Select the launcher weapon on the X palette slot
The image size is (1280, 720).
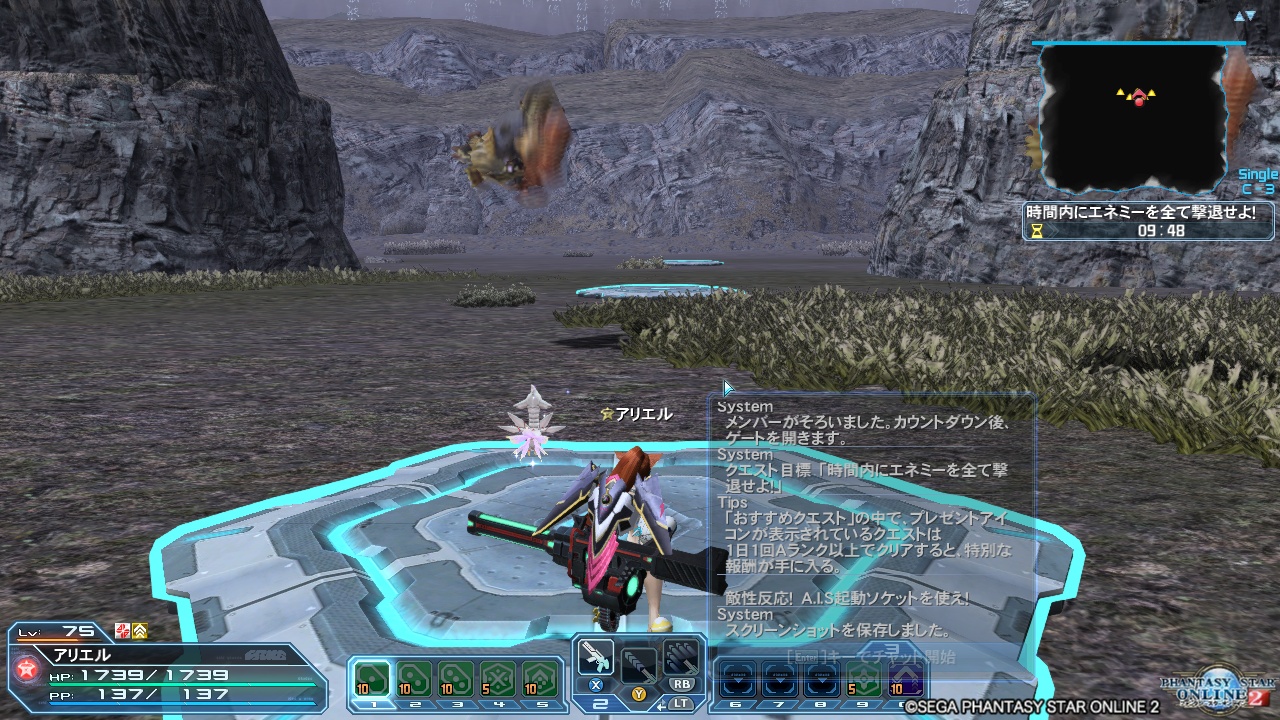pos(596,659)
